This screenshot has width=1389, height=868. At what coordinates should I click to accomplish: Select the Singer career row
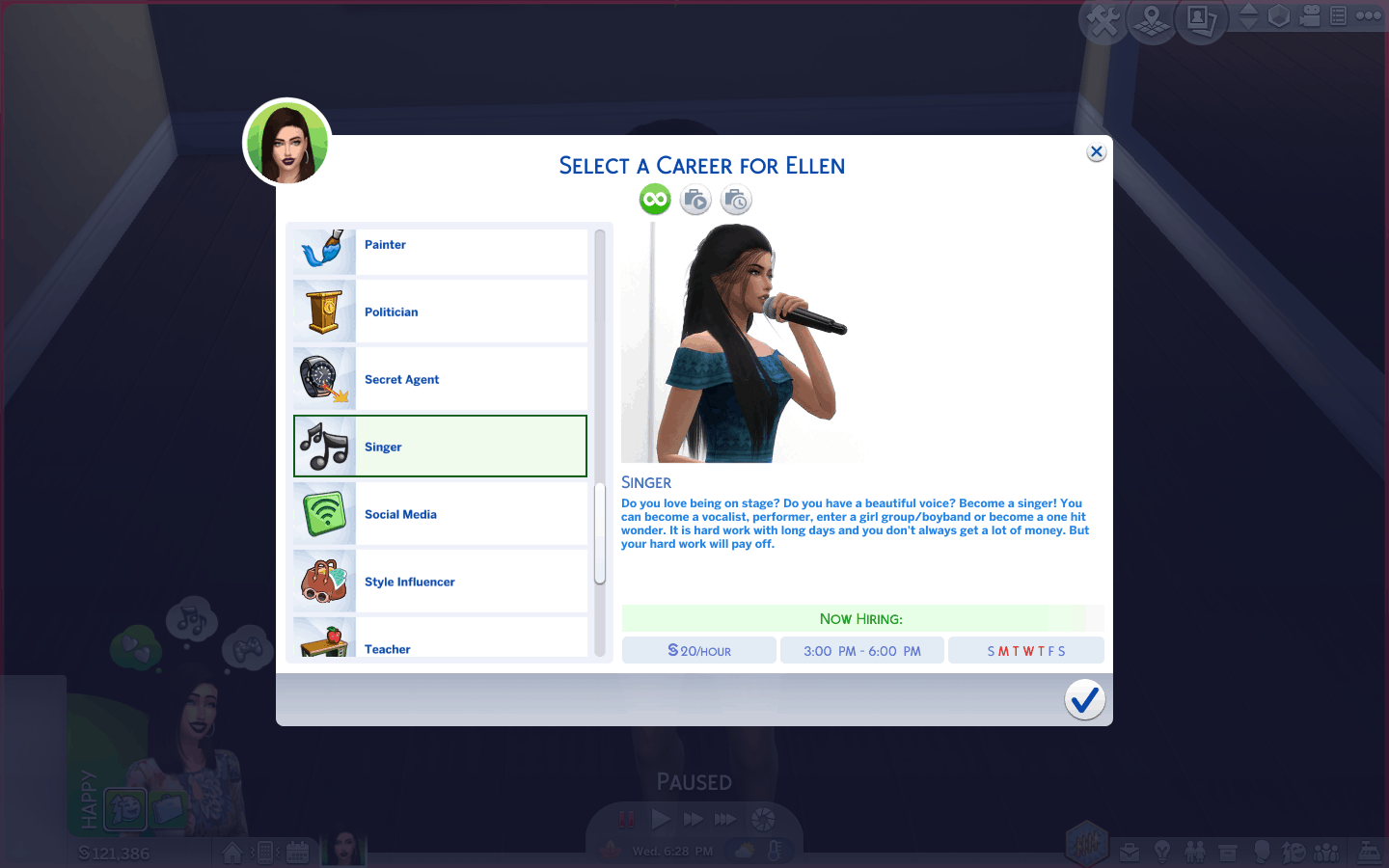[x=440, y=447]
